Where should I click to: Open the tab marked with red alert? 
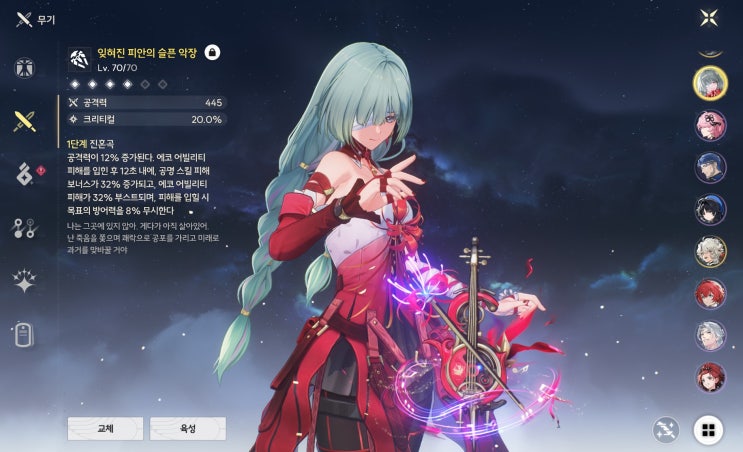coord(24,174)
